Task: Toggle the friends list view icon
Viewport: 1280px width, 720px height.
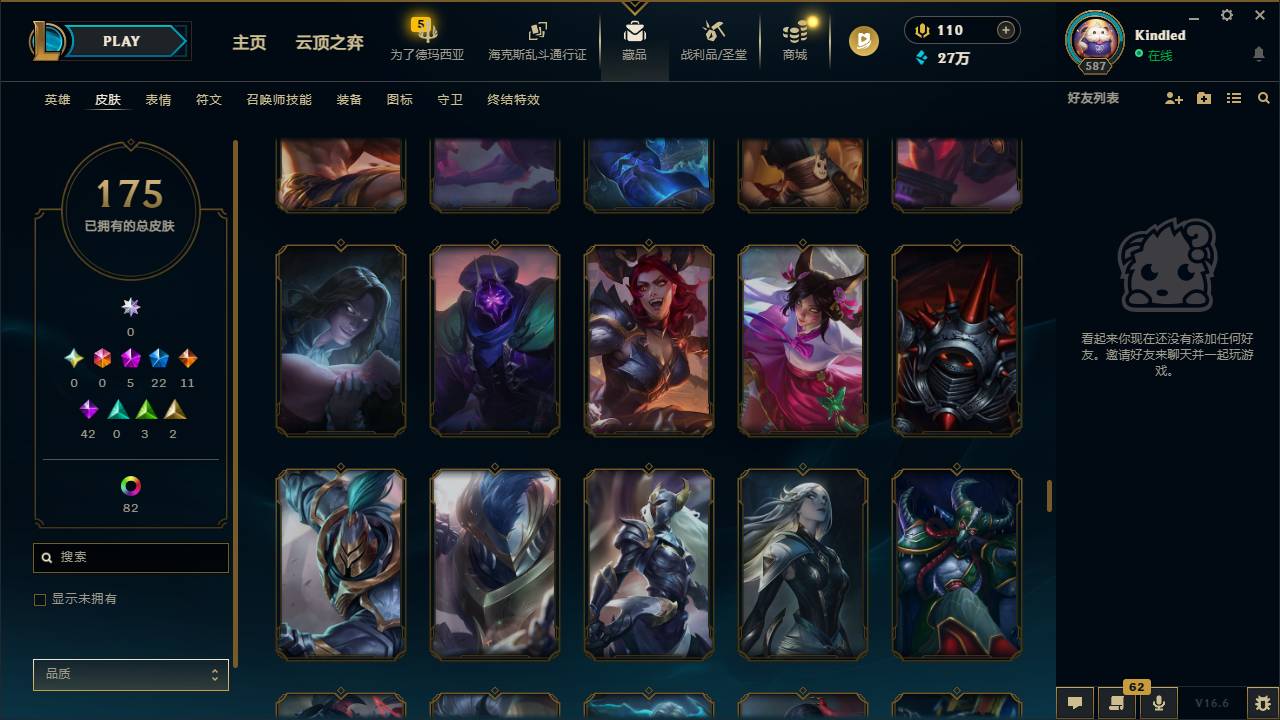Action: point(1233,98)
